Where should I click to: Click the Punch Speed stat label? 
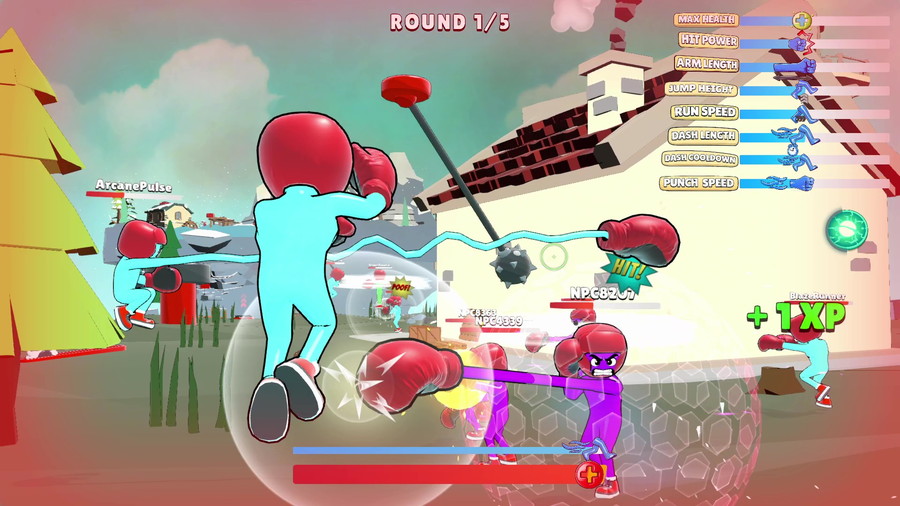point(699,183)
